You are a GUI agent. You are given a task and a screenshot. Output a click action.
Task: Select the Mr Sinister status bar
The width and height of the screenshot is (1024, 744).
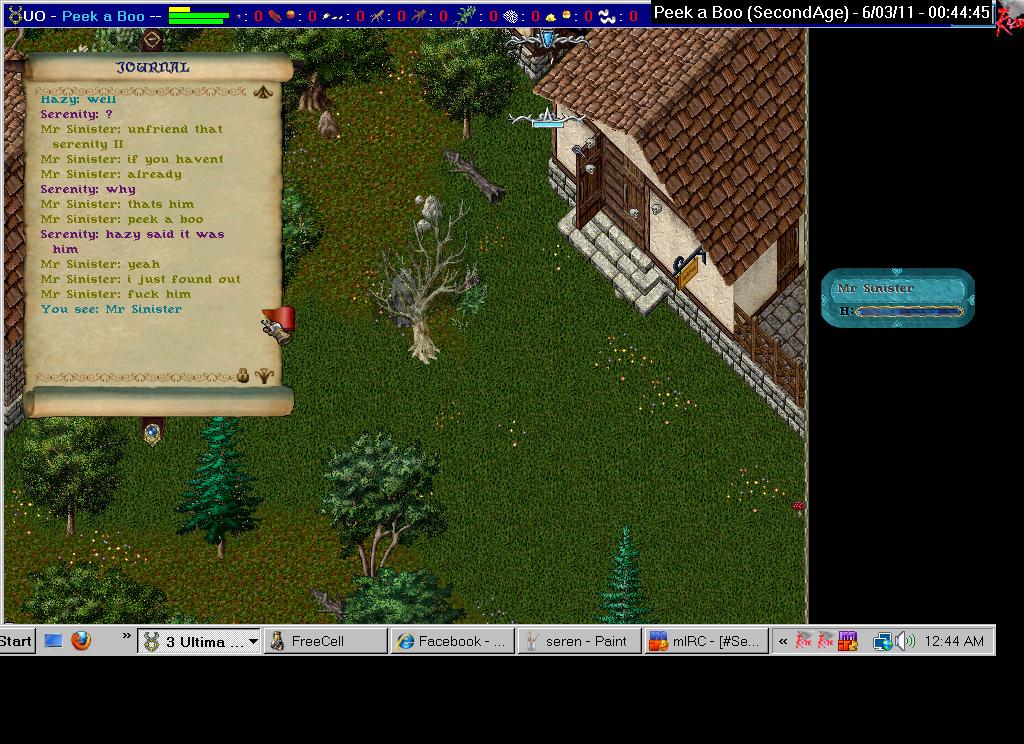click(x=897, y=297)
